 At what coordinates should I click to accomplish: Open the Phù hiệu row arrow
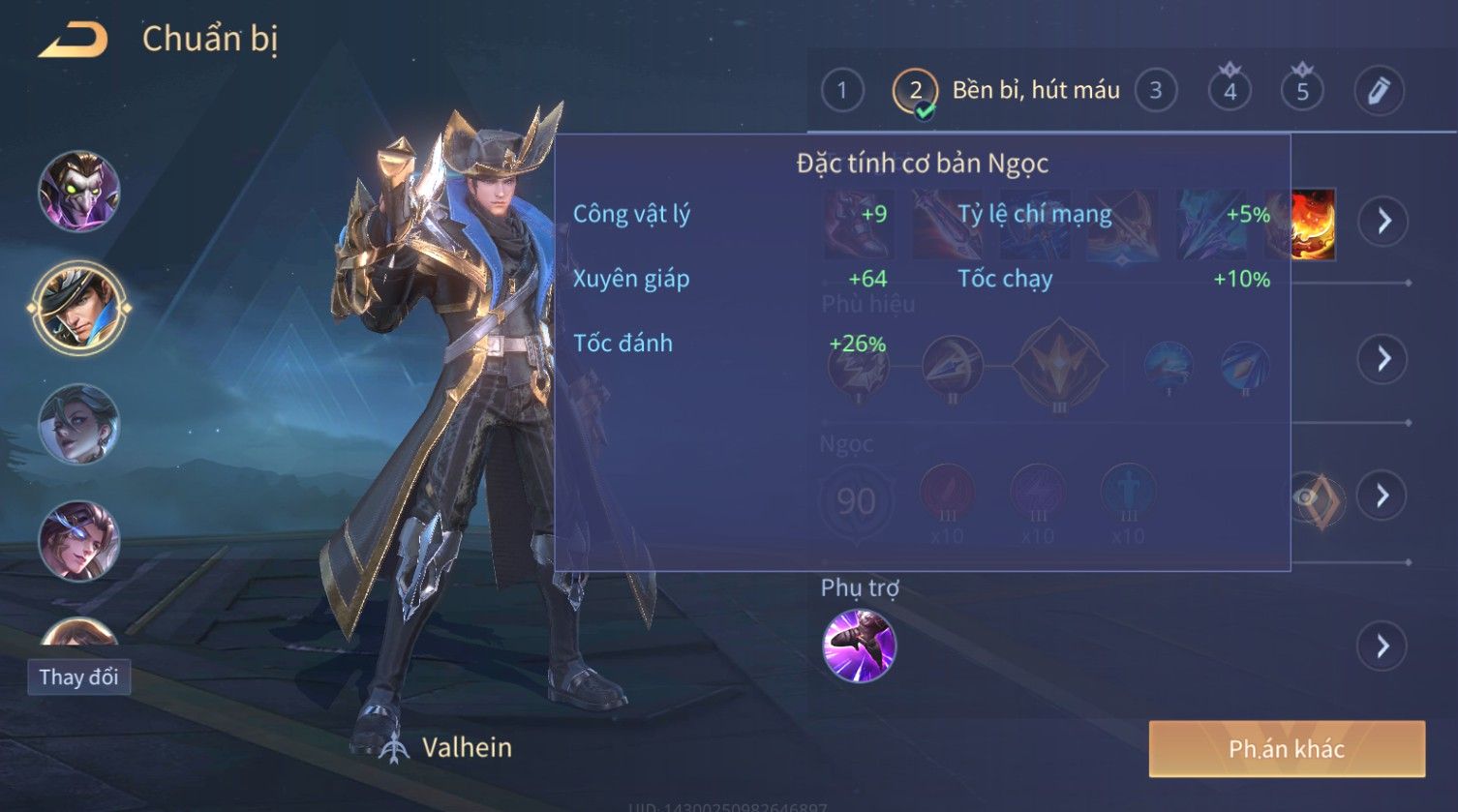point(1383,359)
